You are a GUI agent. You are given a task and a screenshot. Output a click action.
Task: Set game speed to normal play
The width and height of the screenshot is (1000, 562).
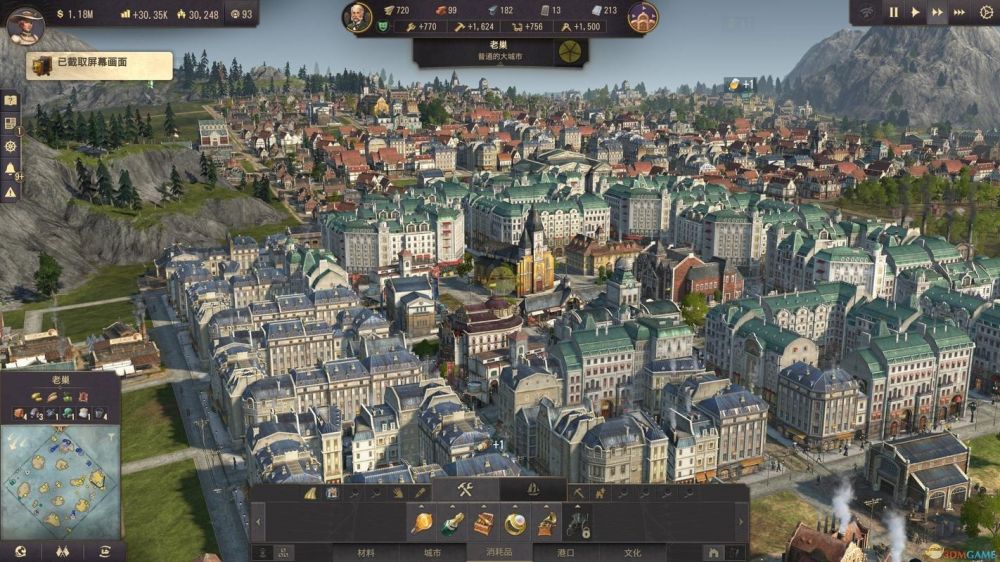915,12
